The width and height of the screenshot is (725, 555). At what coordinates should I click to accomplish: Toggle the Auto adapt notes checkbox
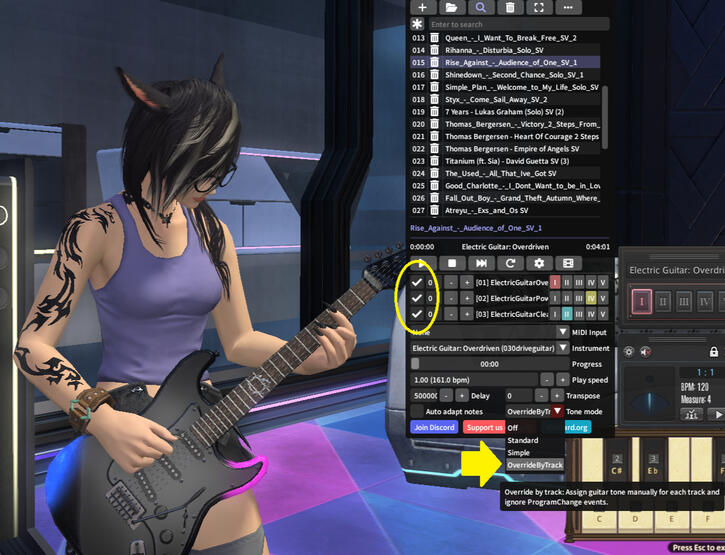tap(417, 411)
